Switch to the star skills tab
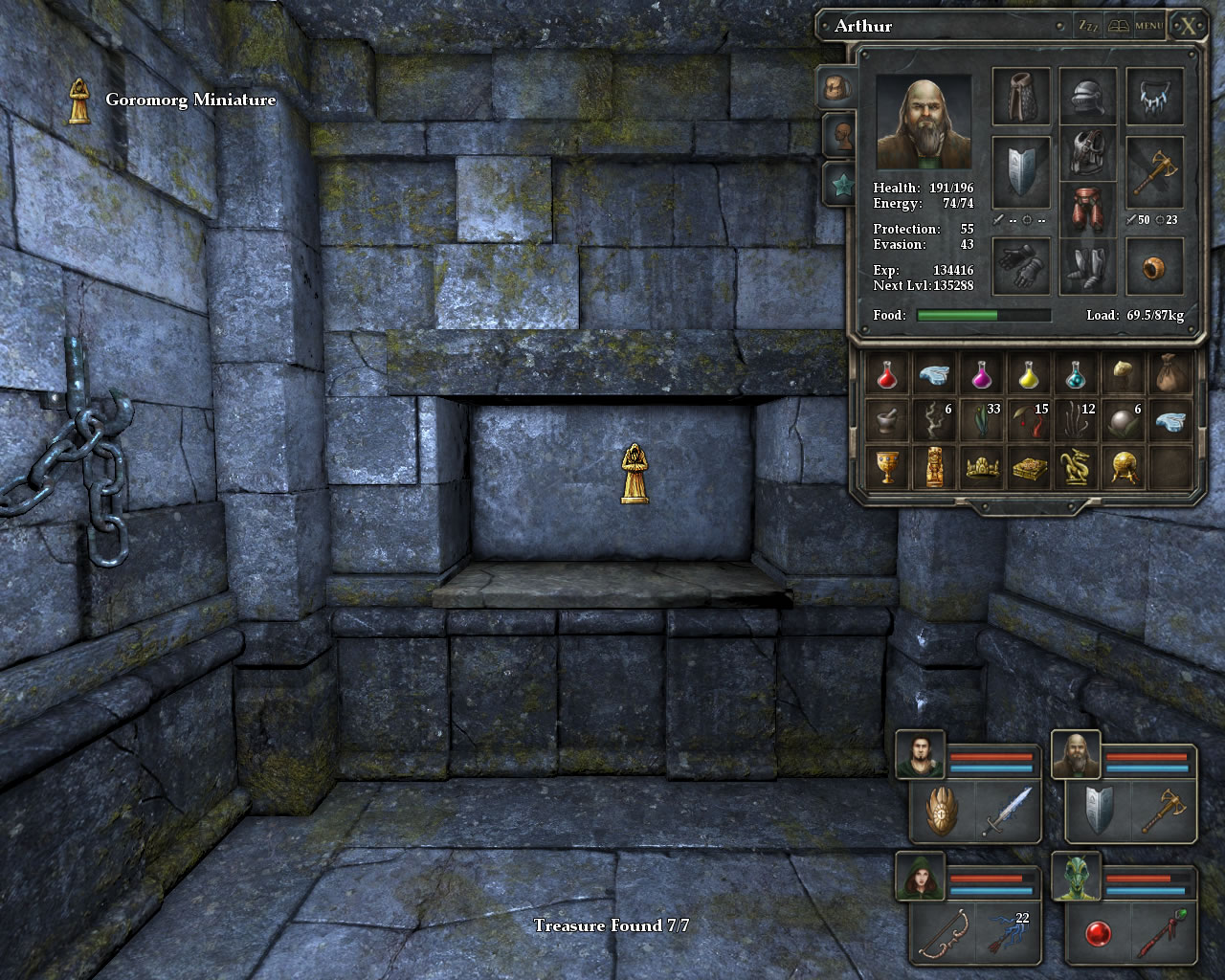The height and width of the screenshot is (980, 1225). click(839, 185)
